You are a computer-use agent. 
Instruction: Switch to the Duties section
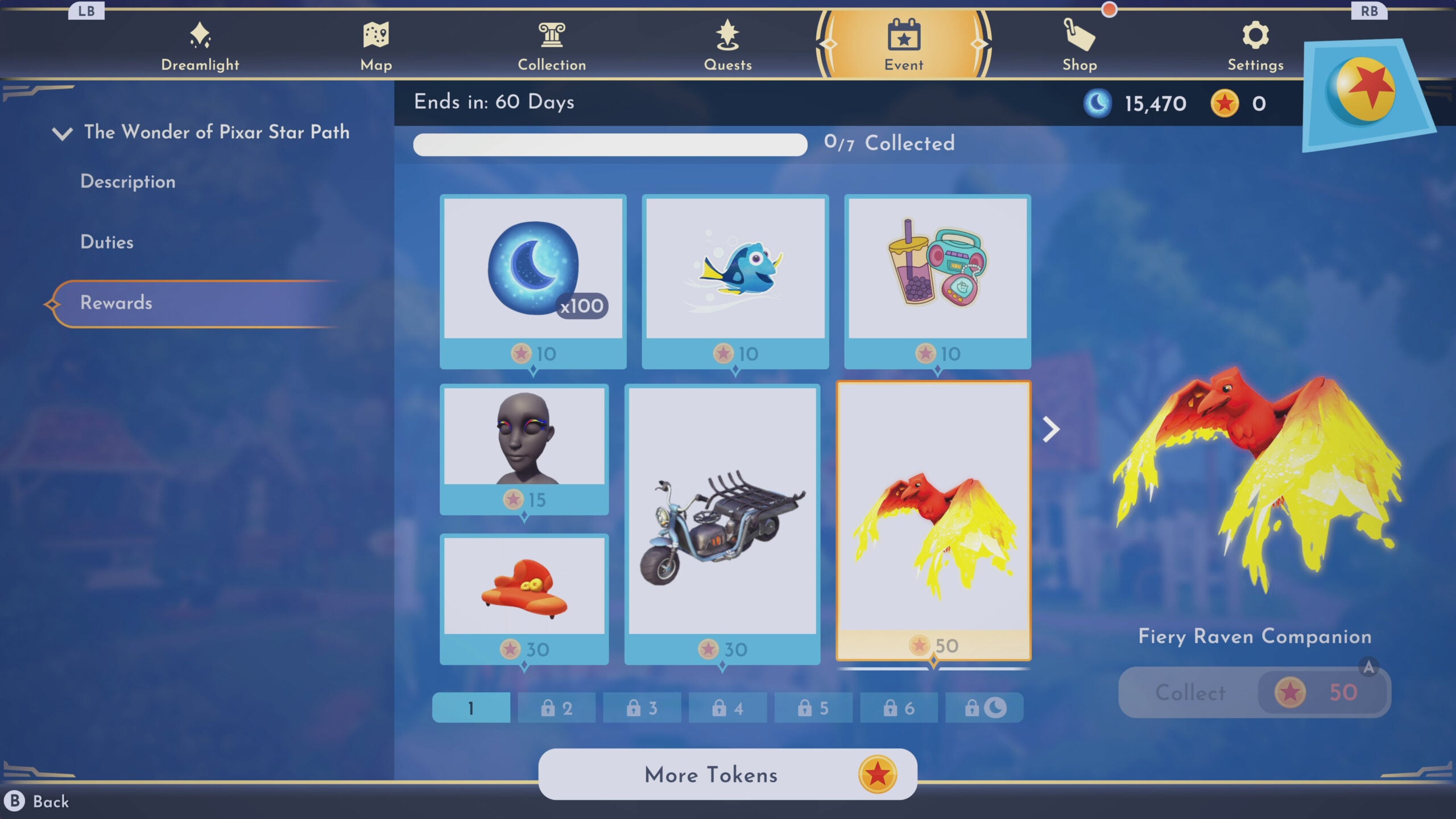pos(106,242)
